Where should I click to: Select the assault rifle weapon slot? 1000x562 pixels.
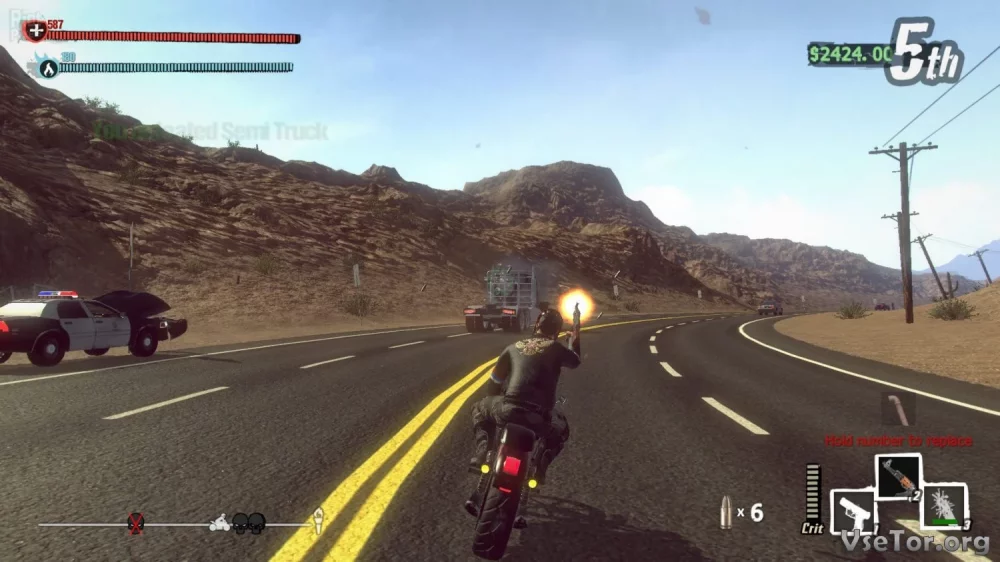(897, 477)
